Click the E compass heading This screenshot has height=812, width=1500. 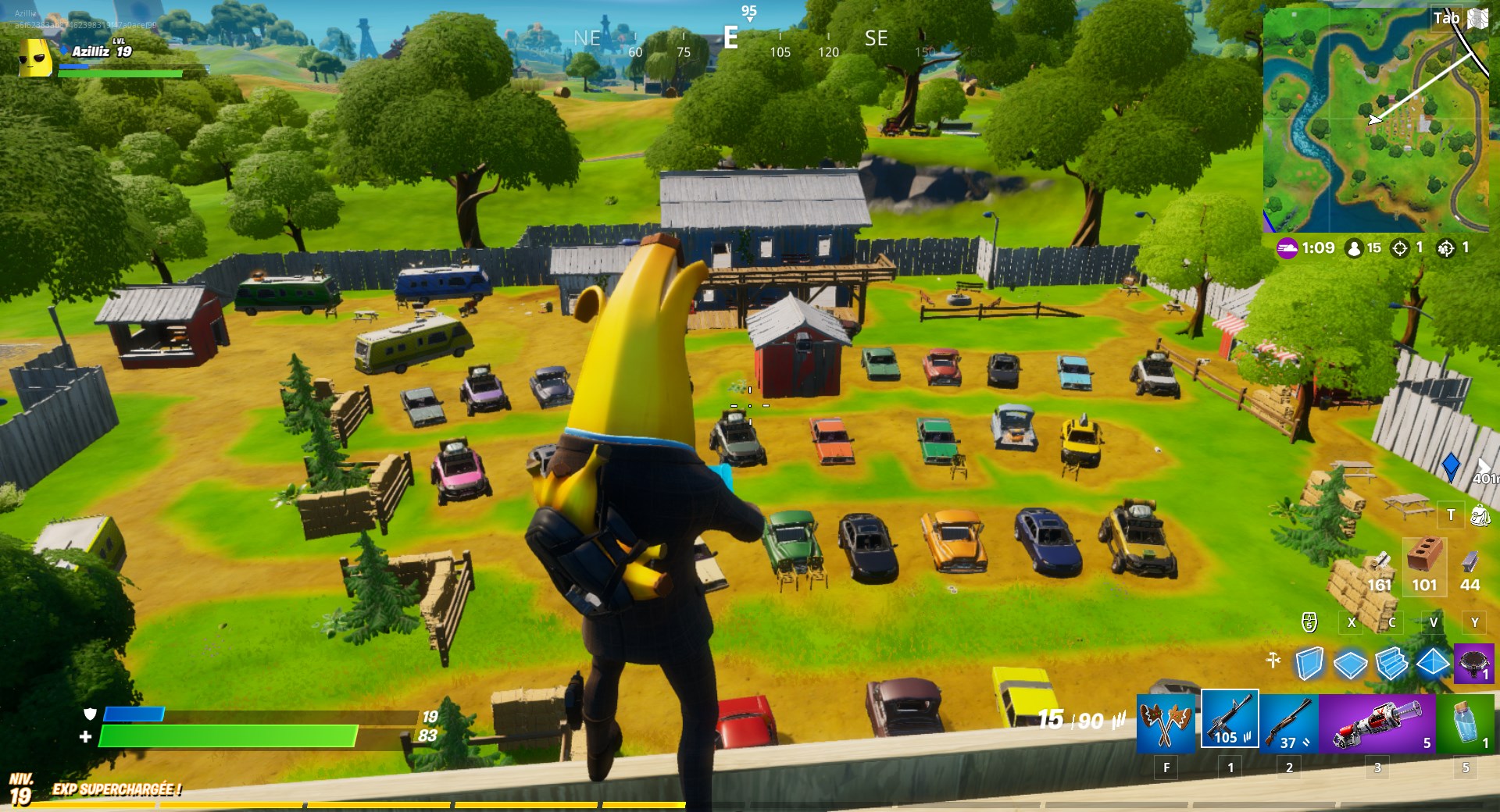tap(733, 37)
